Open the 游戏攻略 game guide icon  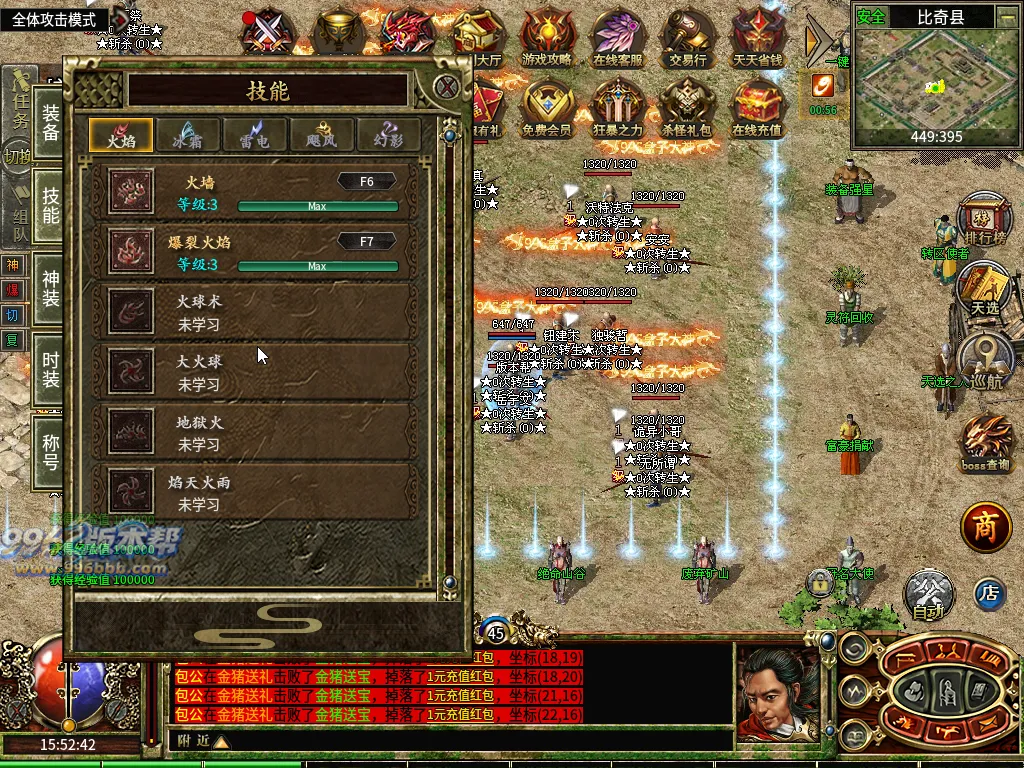pyautogui.click(x=547, y=38)
